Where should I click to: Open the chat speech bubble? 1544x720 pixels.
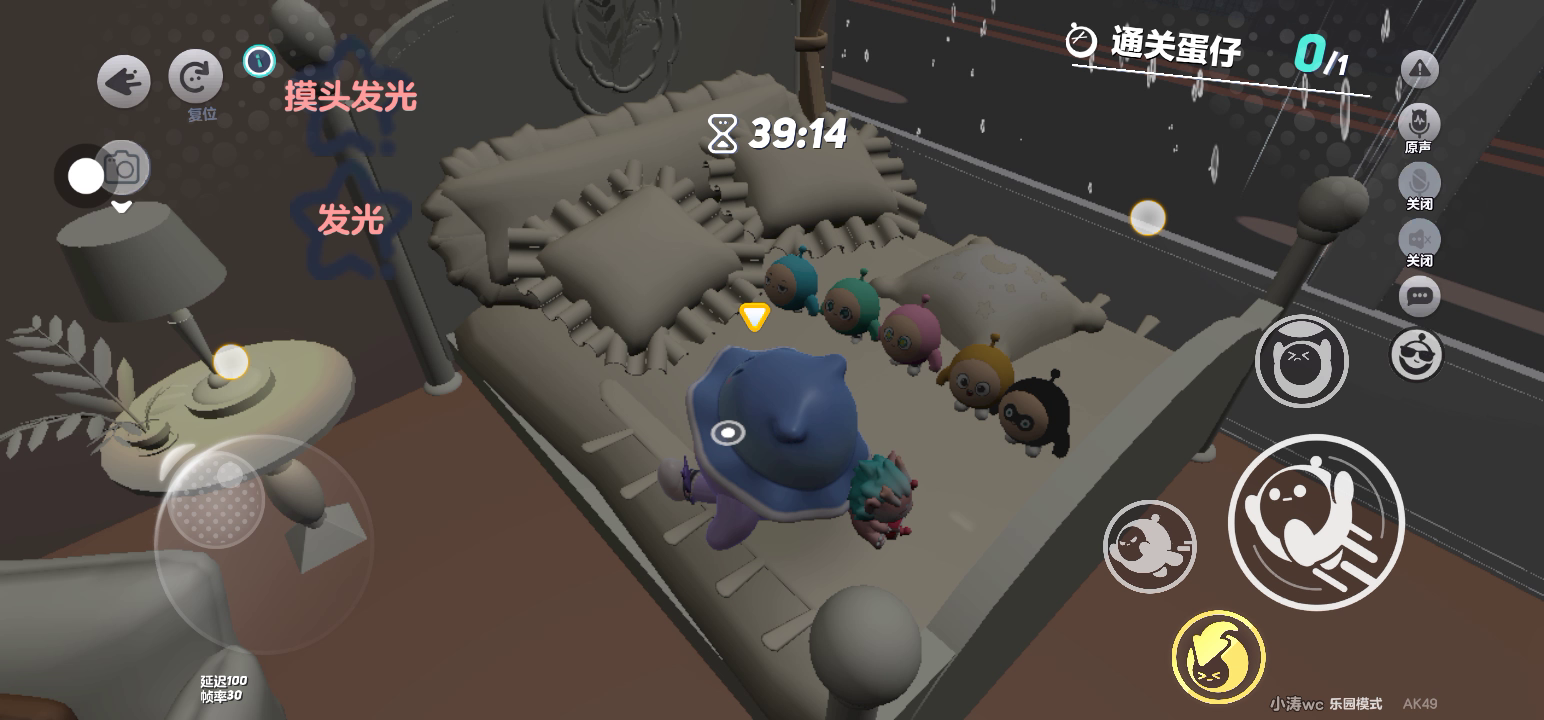click(x=1419, y=296)
